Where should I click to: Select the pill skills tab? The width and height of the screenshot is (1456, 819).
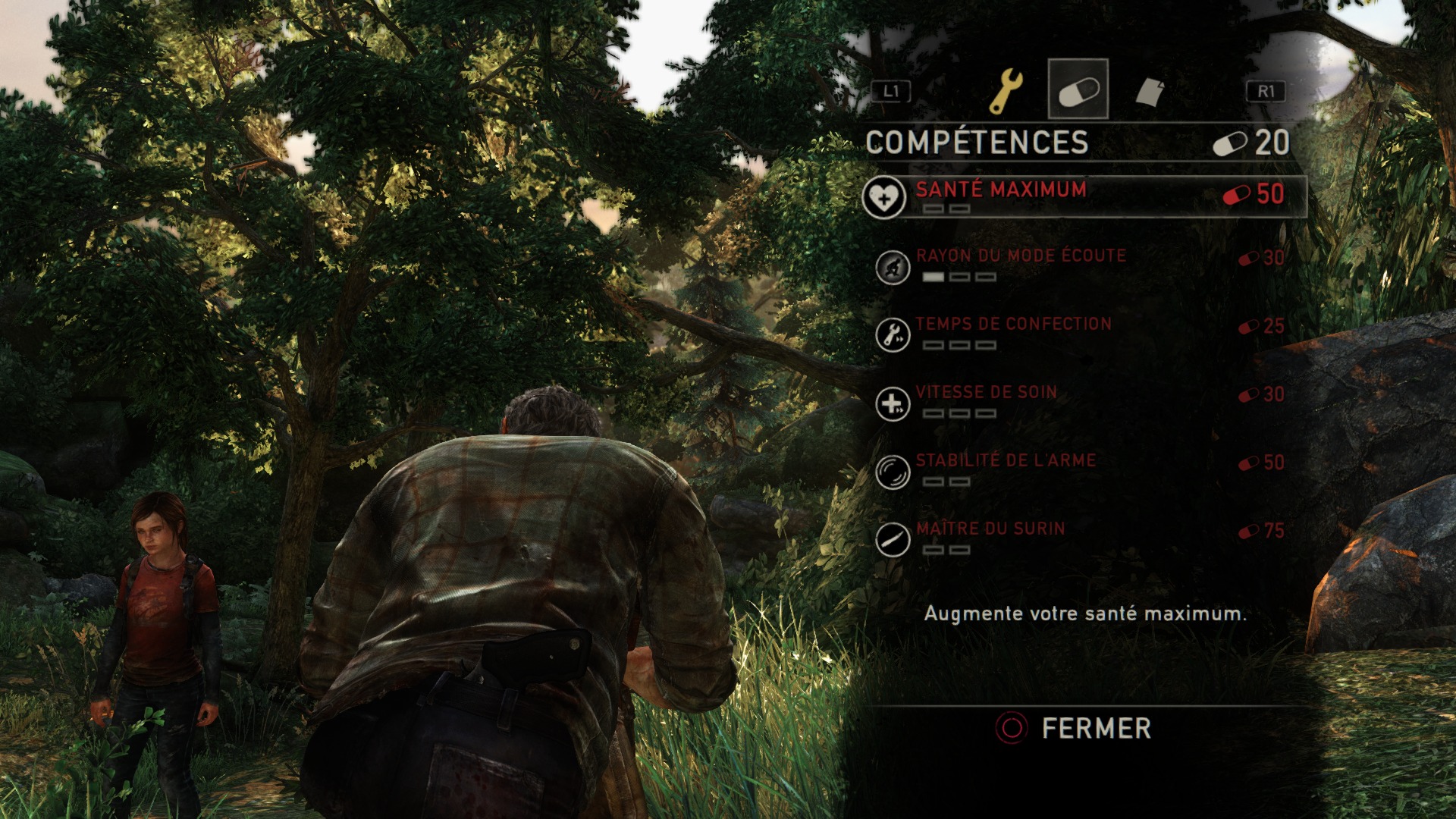tap(1078, 89)
